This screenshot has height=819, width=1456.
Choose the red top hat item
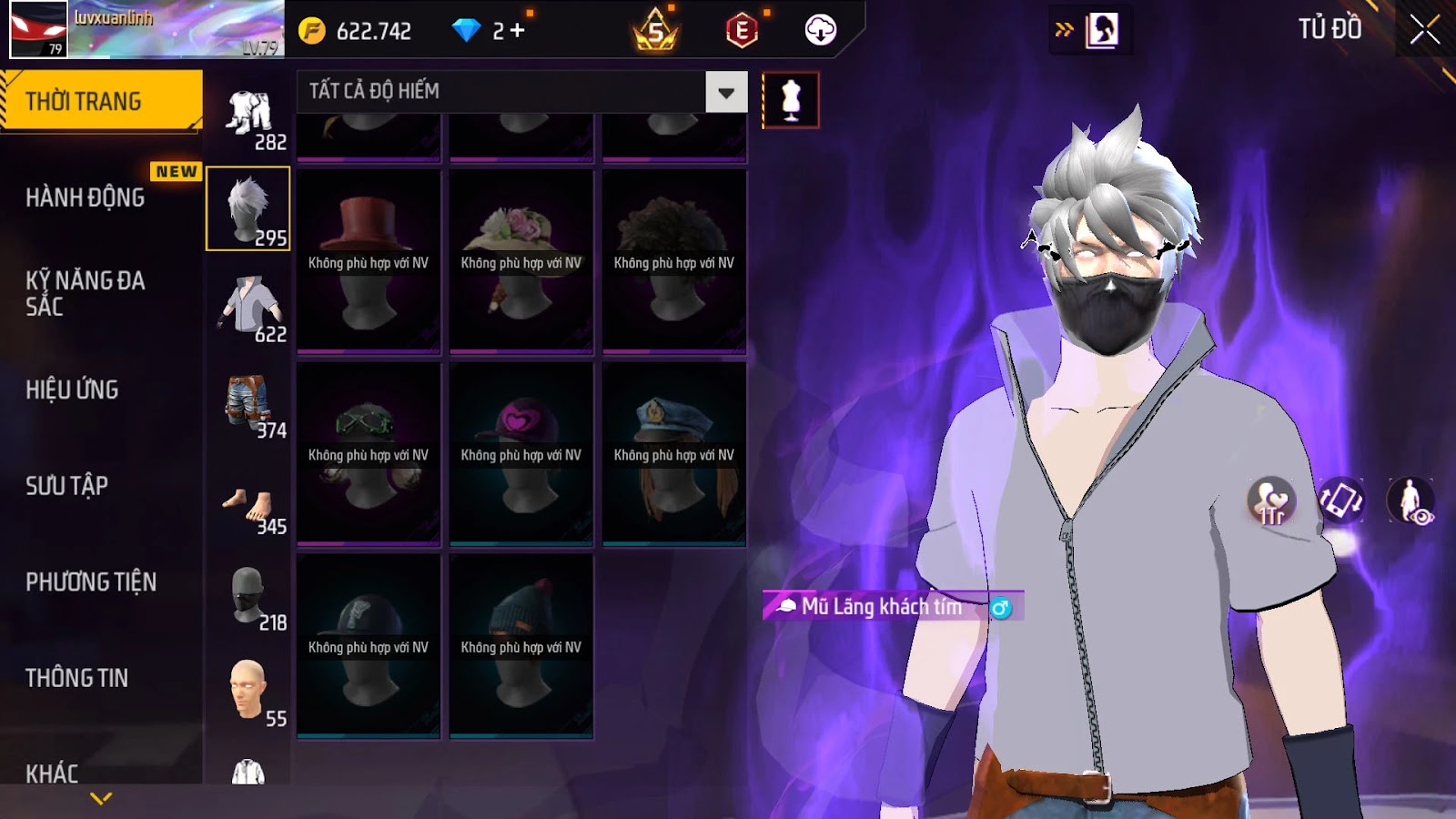(x=369, y=261)
